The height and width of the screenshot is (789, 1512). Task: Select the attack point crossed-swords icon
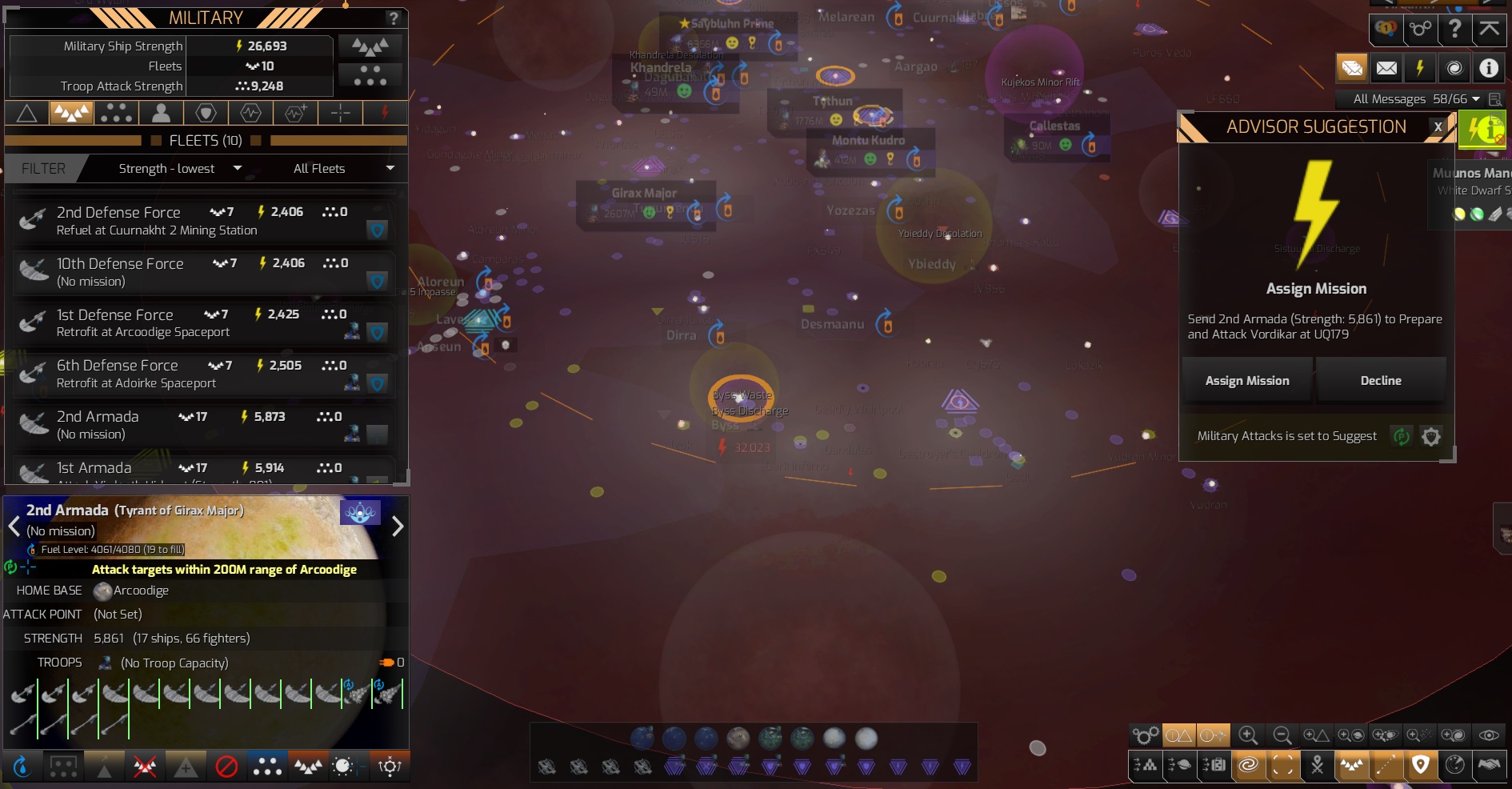1317,765
